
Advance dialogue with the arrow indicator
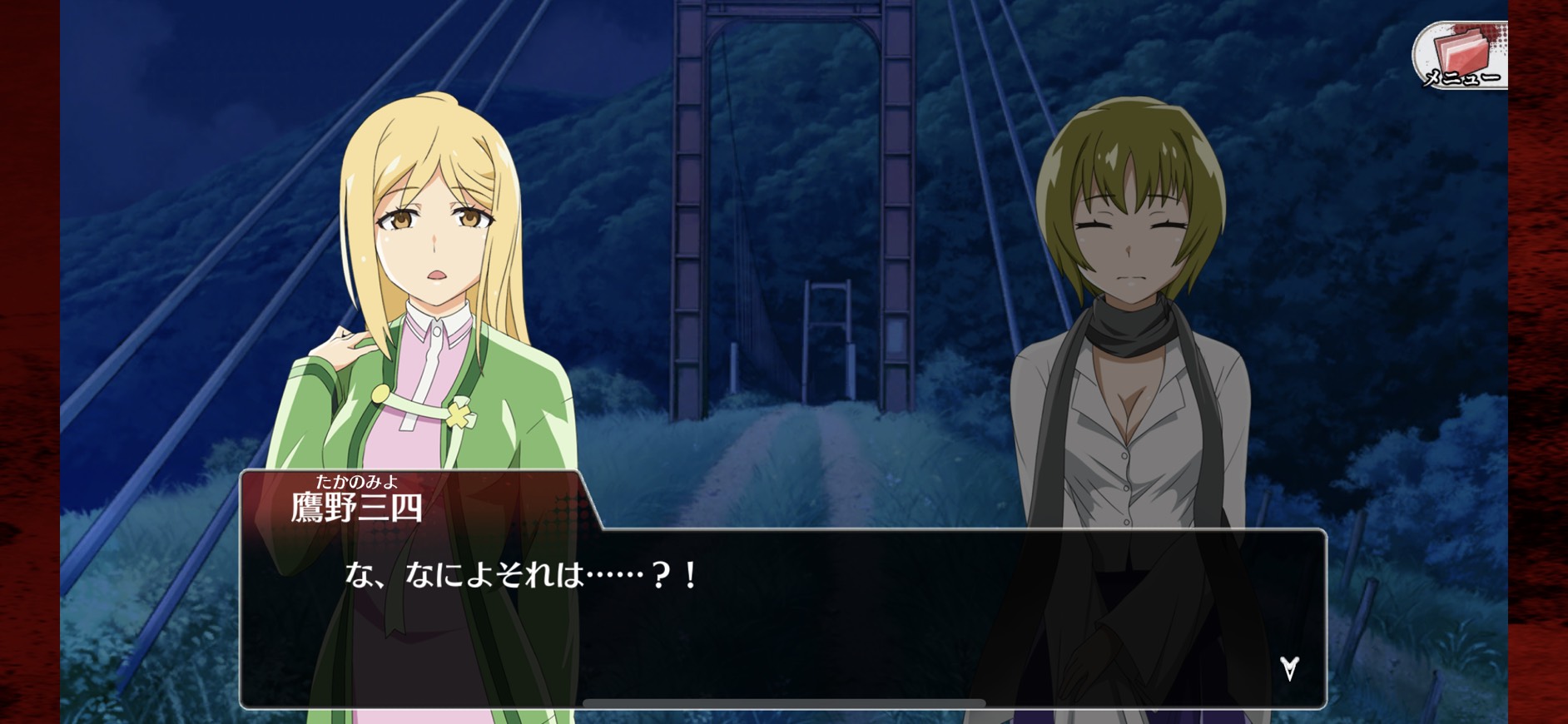[1289, 667]
